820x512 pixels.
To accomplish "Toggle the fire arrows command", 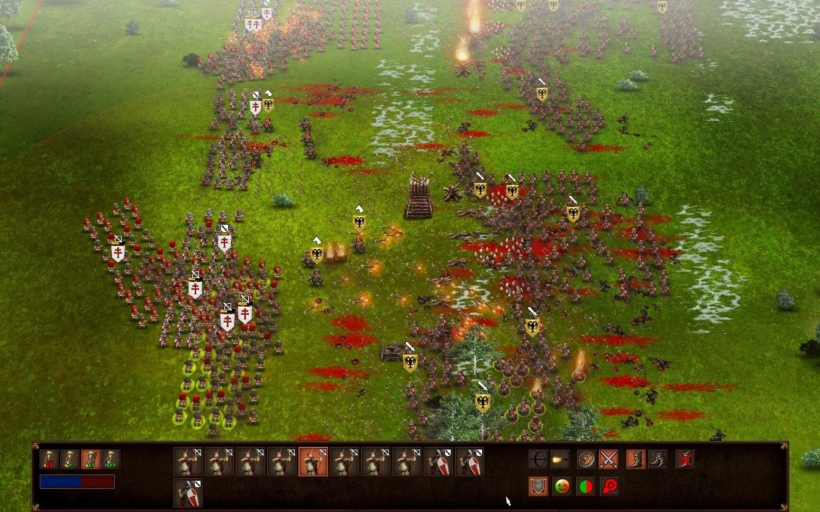I will coord(561,459).
